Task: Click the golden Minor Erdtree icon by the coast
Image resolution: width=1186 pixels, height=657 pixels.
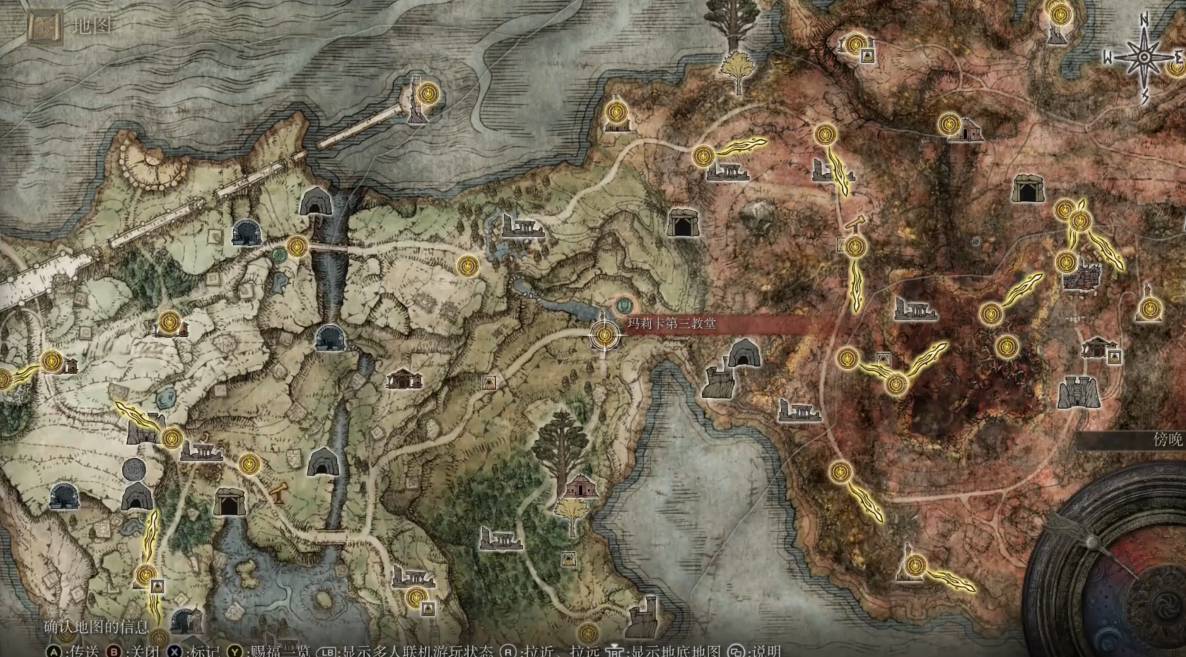Action: tap(738, 71)
